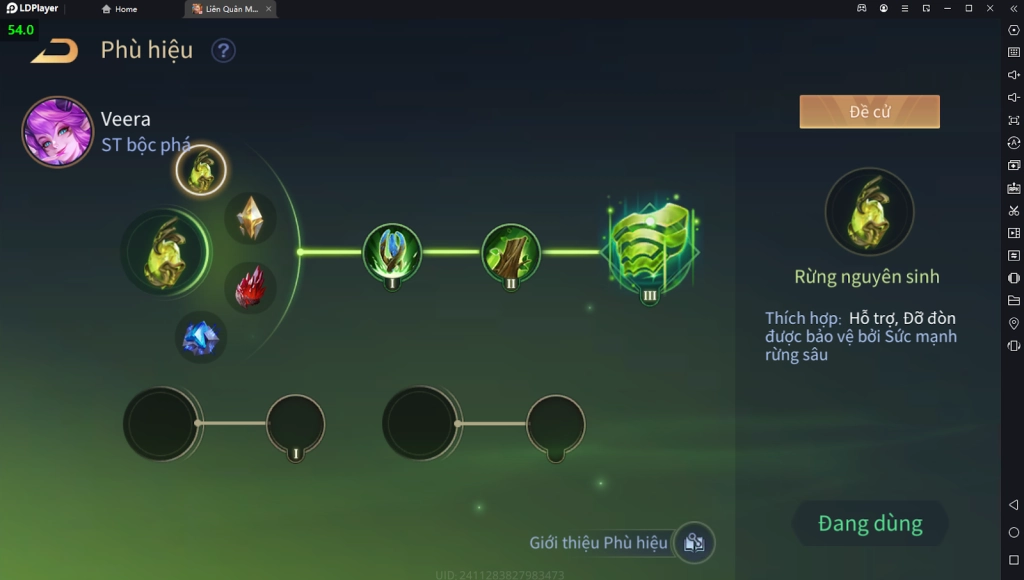Click the Veera hero portrait

[x=57, y=131]
